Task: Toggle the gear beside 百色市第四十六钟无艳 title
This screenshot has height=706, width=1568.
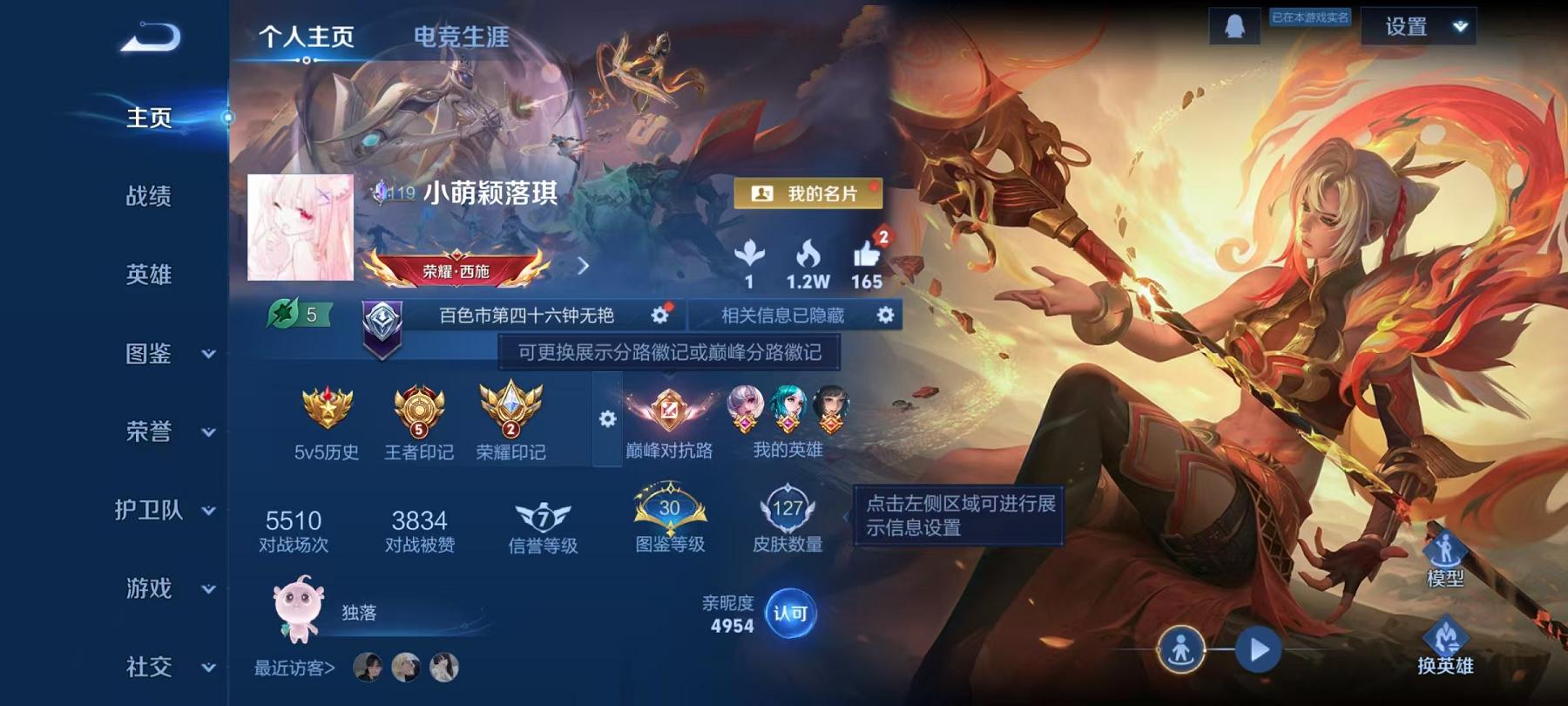Action: 660,316
